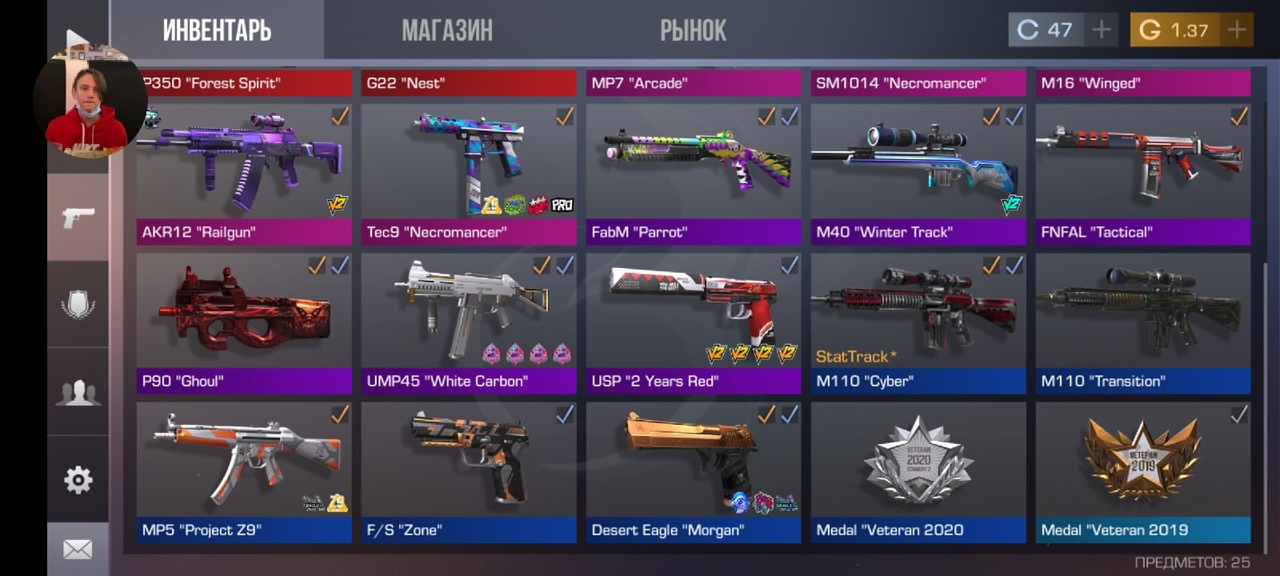This screenshot has height=576, width=1280.
Task: Open the settings gear in sidebar
Action: [78, 480]
